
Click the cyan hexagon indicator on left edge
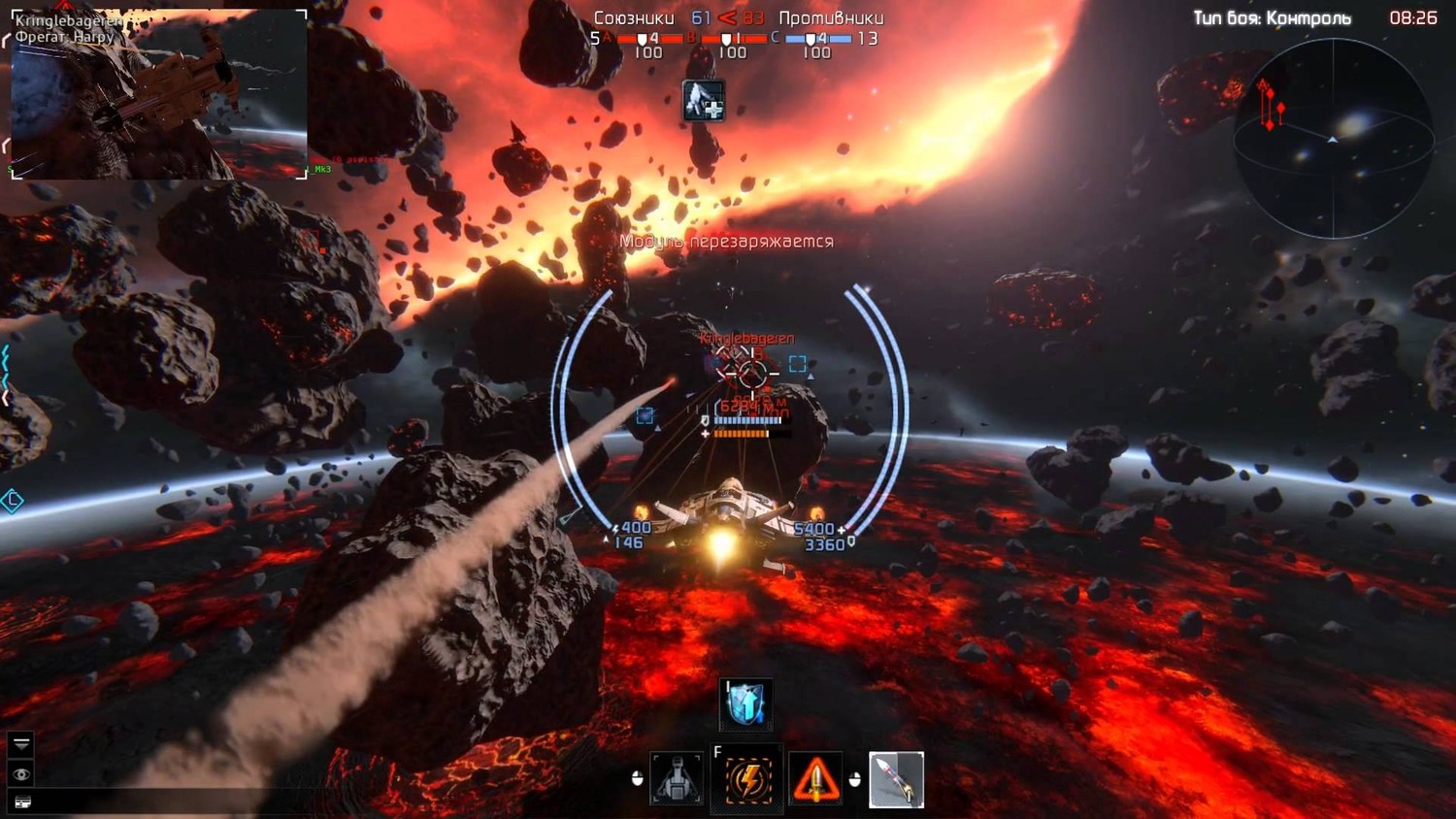point(12,501)
